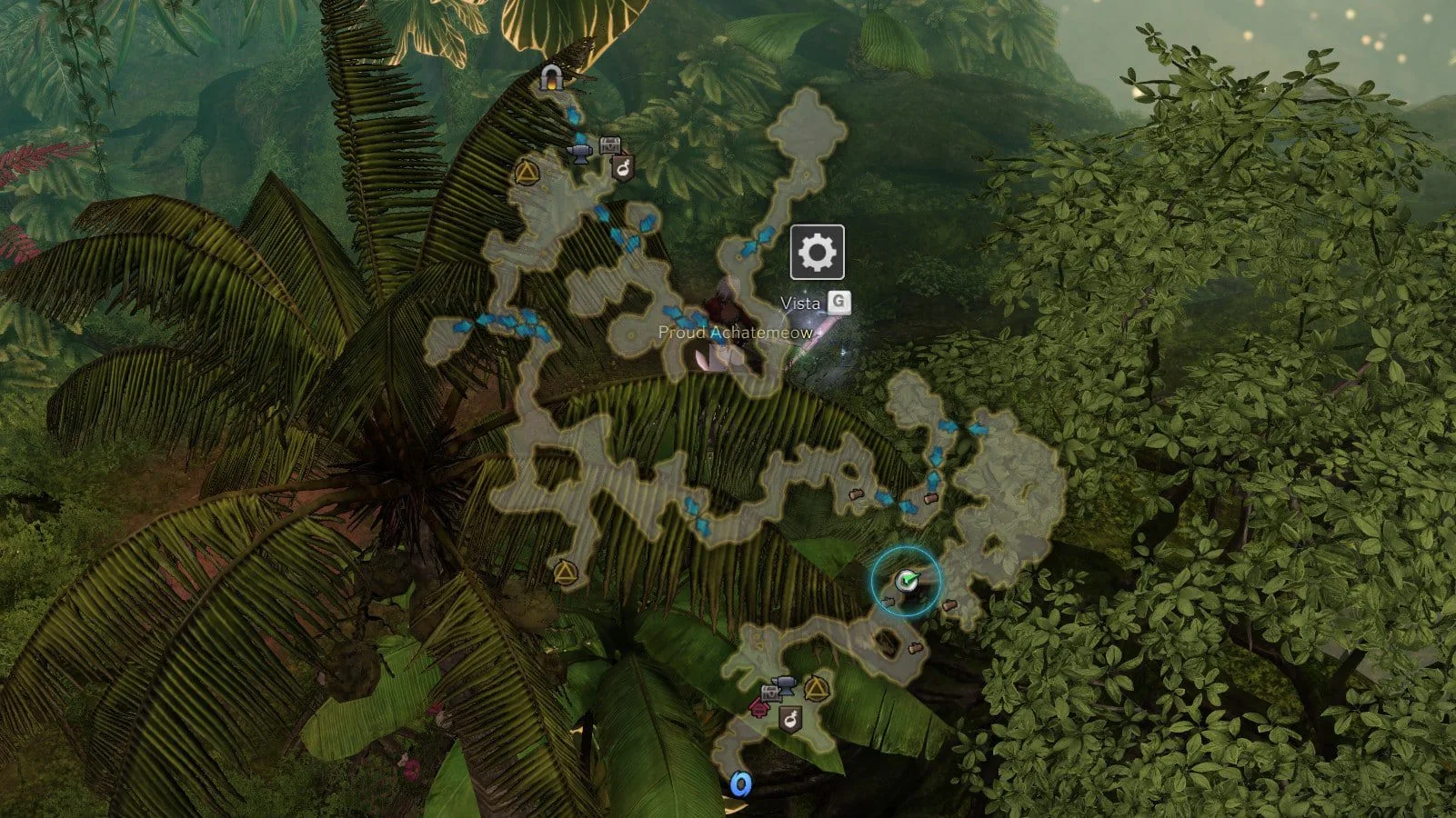Select the anvil marker nearest the archway entrance
Screen dimensions: 1456x818
(x=578, y=150)
